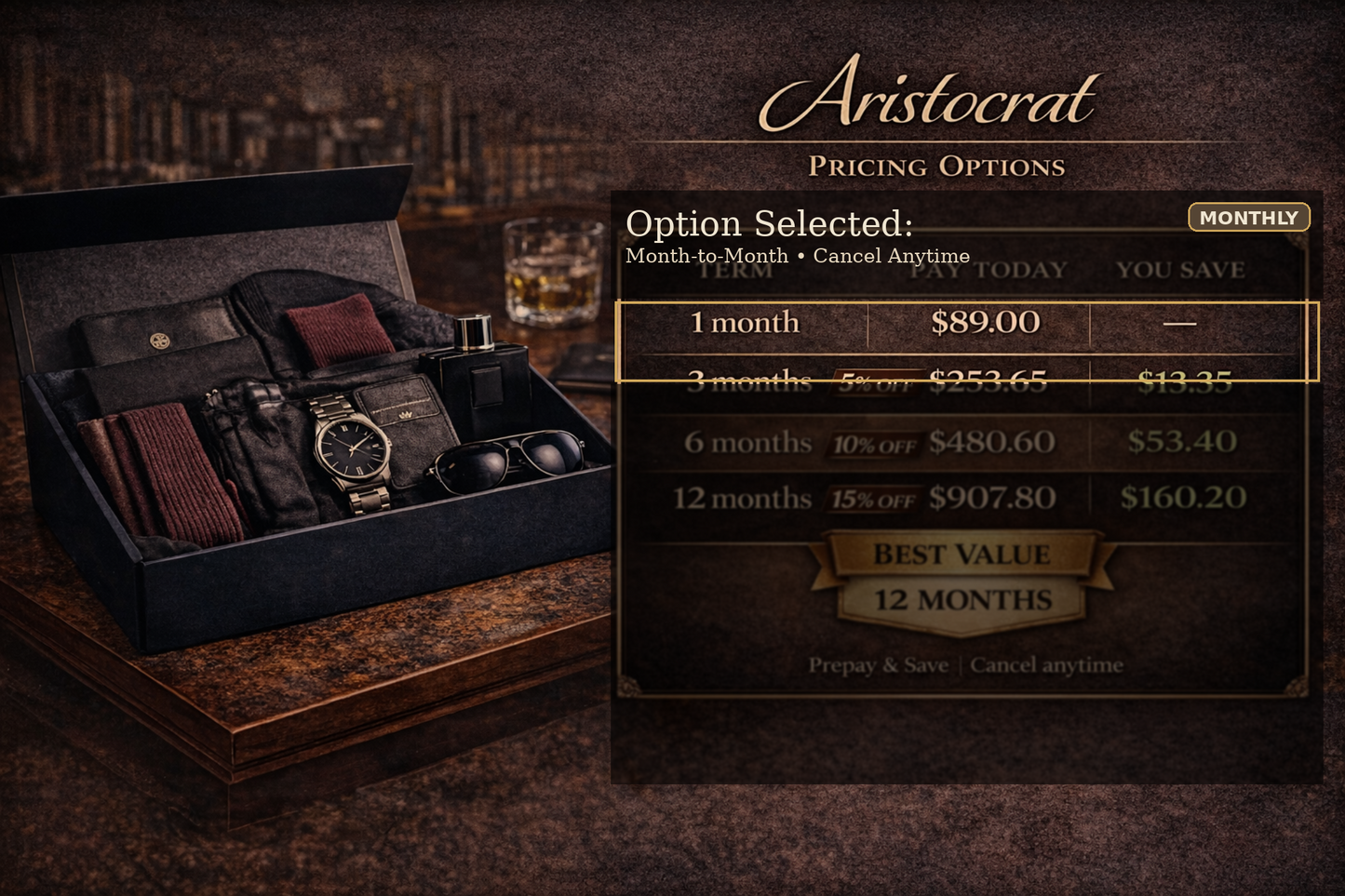Click the 10% OFF discount badge
1345x896 pixels.
click(876, 444)
